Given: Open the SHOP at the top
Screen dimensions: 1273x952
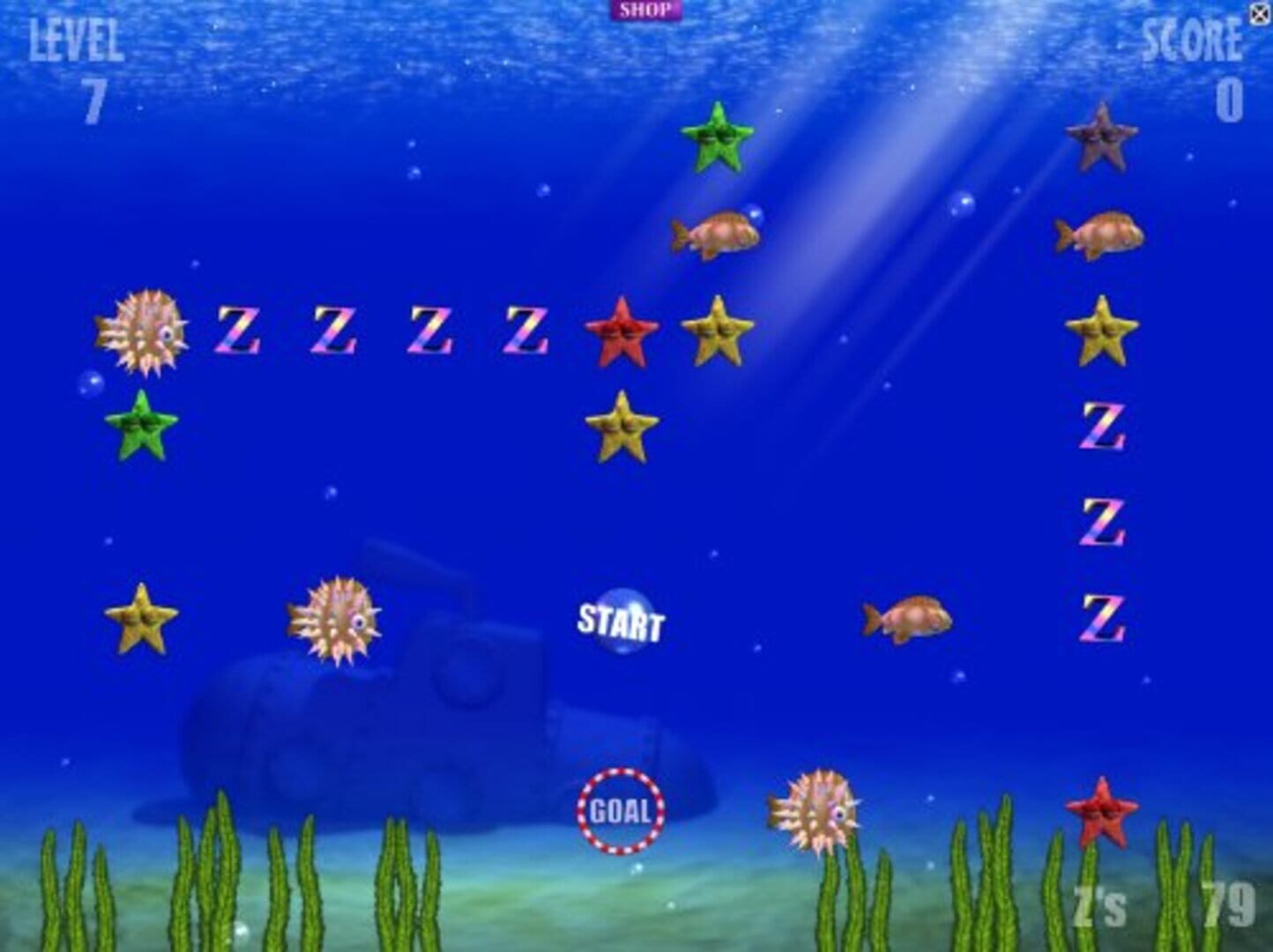Looking at the screenshot, I should (x=646, y=9).
